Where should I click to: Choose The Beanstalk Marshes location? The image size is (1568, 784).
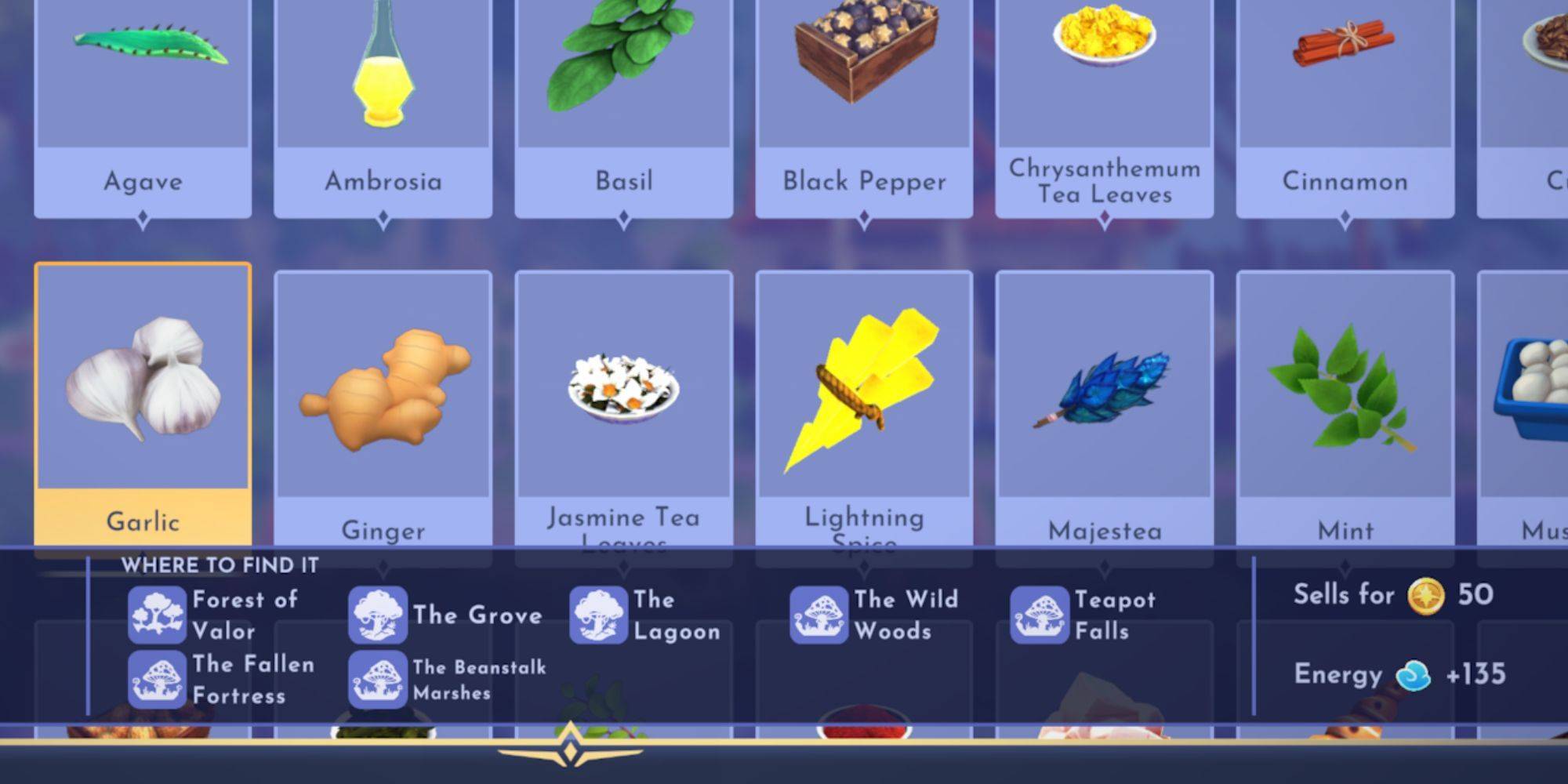tap(448, 680)
